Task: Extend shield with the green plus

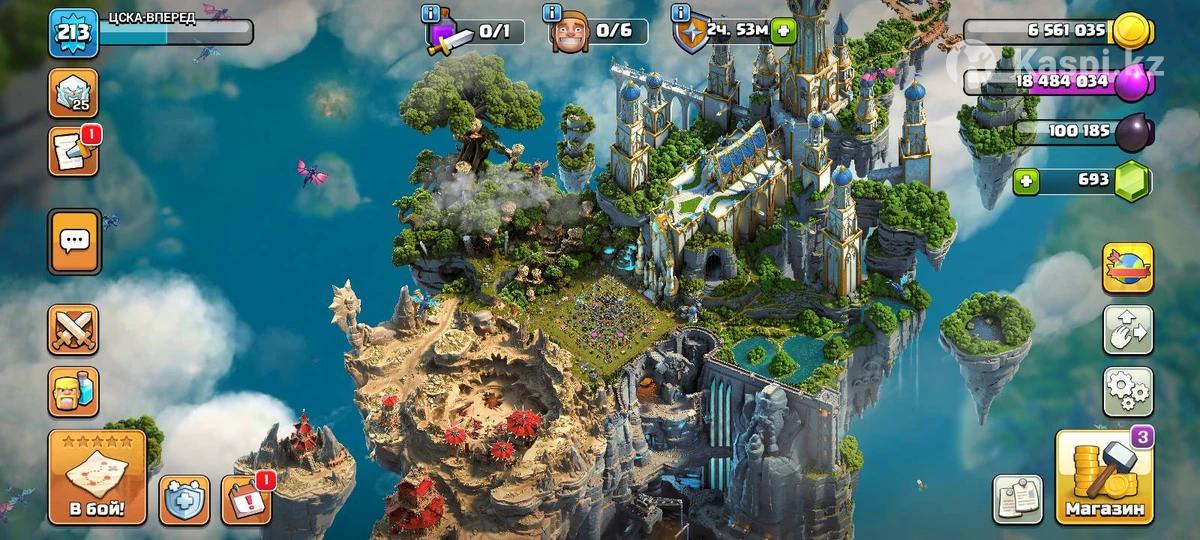Action: pyautogui.click(x=783, y=30)
